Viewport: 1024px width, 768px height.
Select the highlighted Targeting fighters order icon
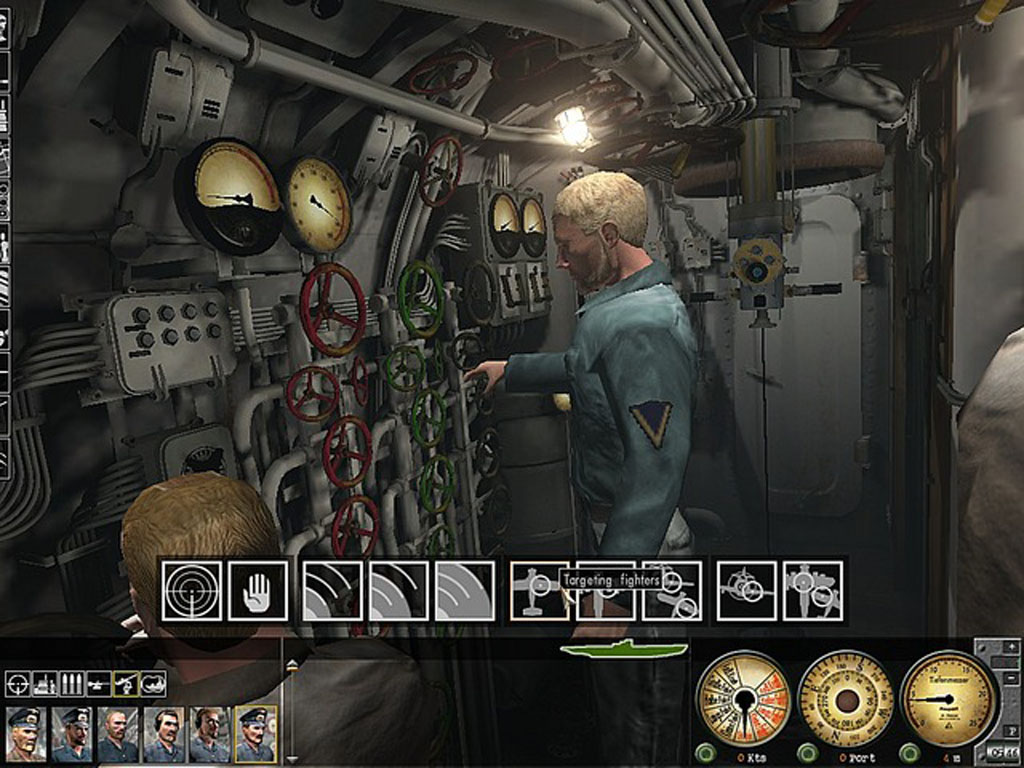(539, 590)
